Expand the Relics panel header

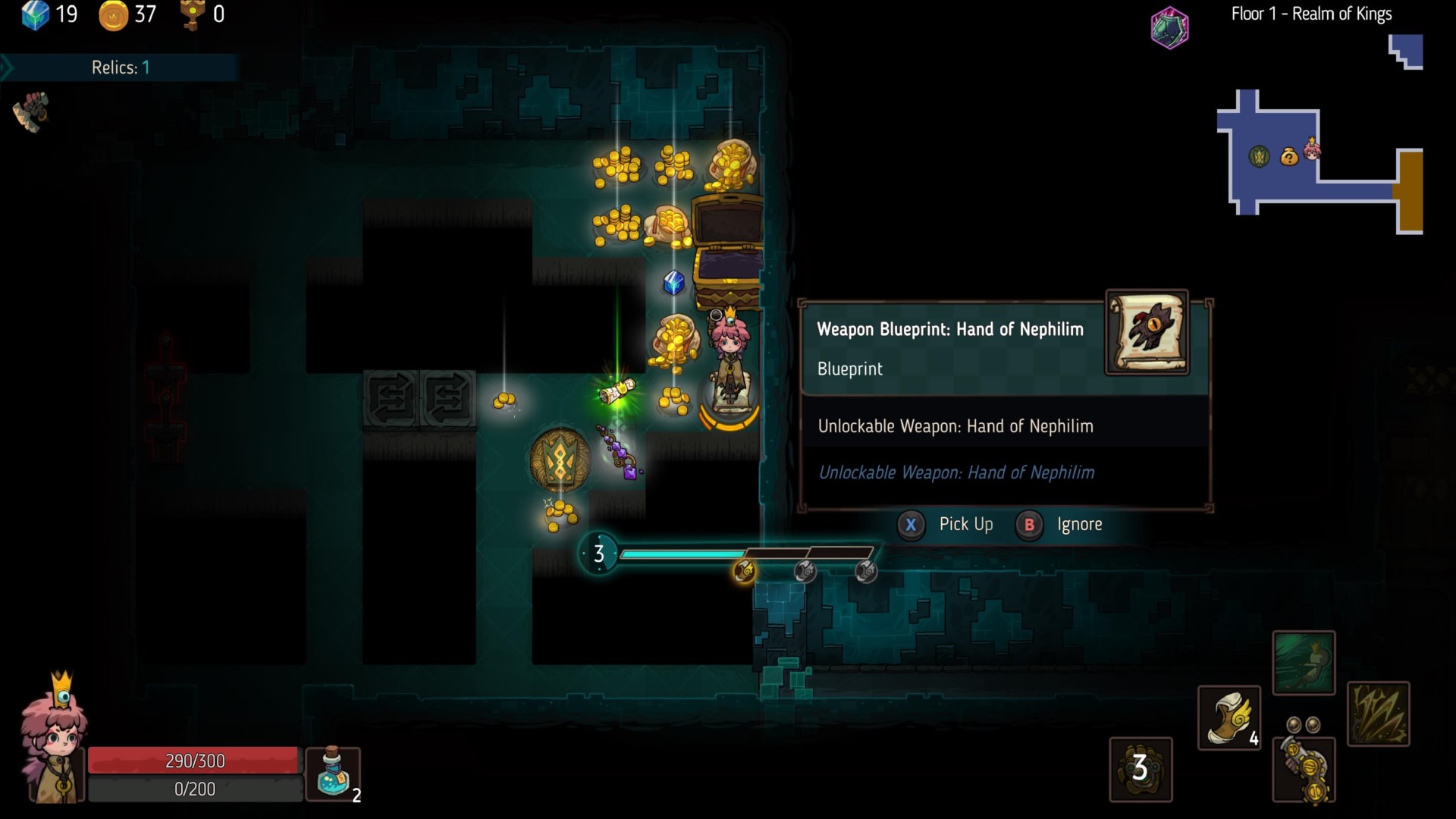pos(120,67)
